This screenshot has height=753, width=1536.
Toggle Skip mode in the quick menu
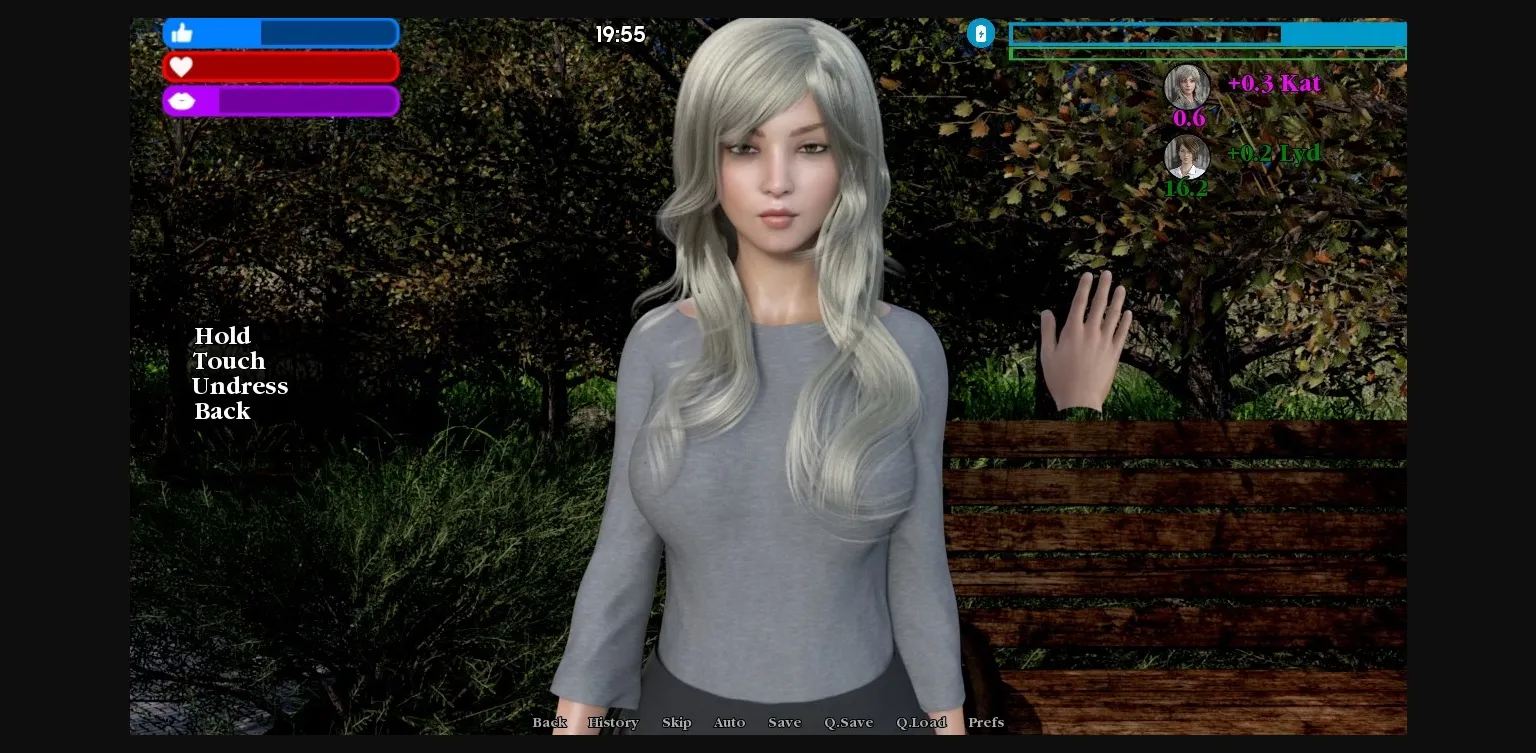[676, 722]
